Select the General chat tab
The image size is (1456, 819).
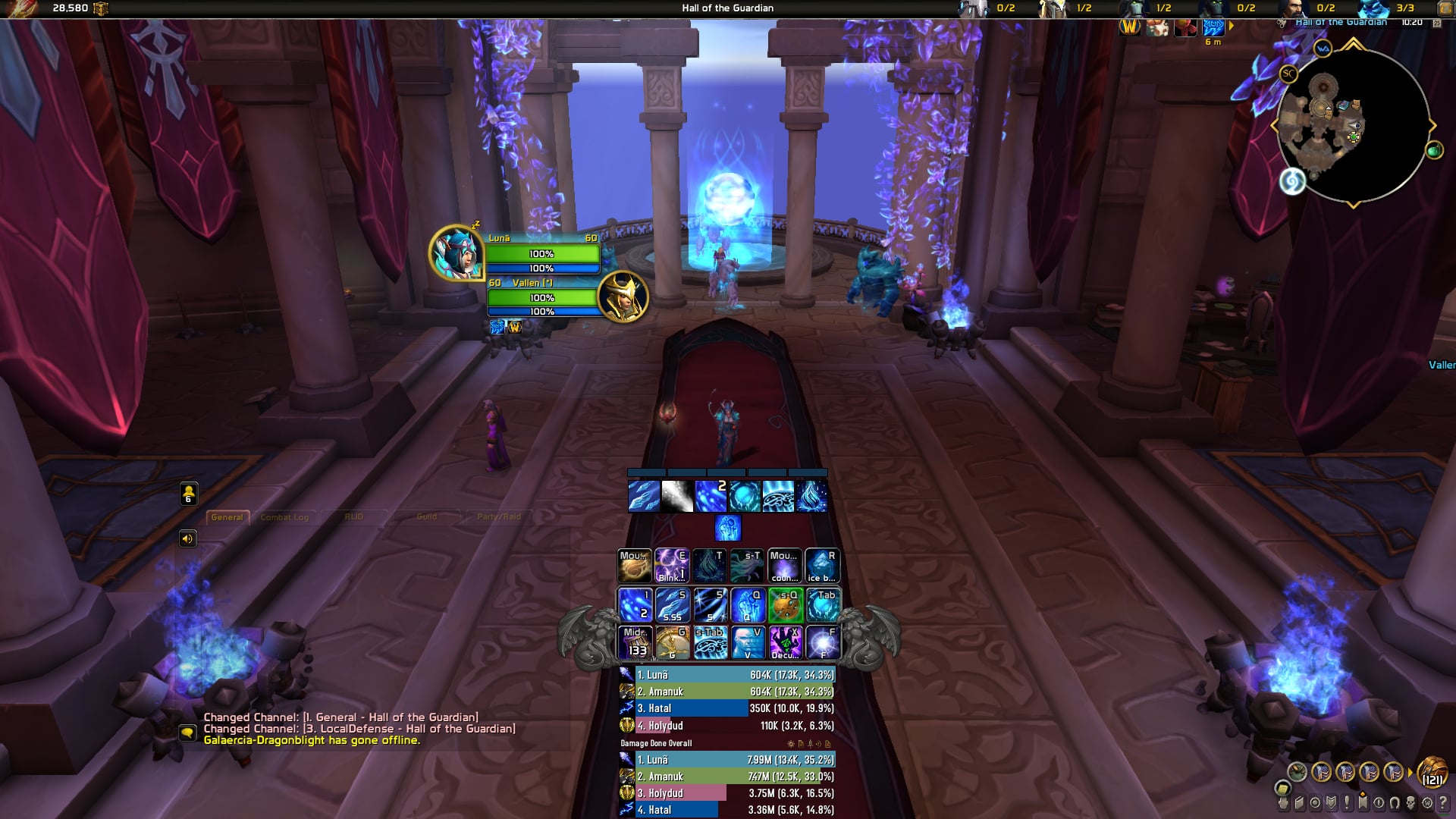pos(227,517)
